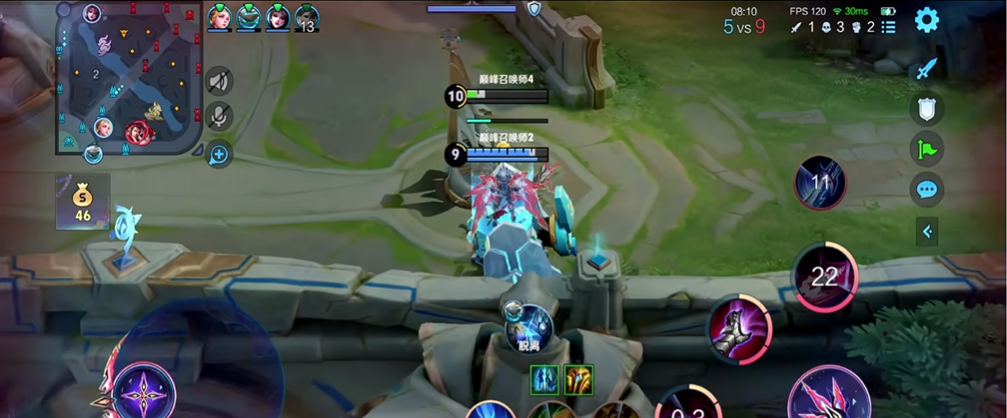1007x418 pixels.
Task: Open the quick chat bubble with plus
Action: [x=219, y=154]
